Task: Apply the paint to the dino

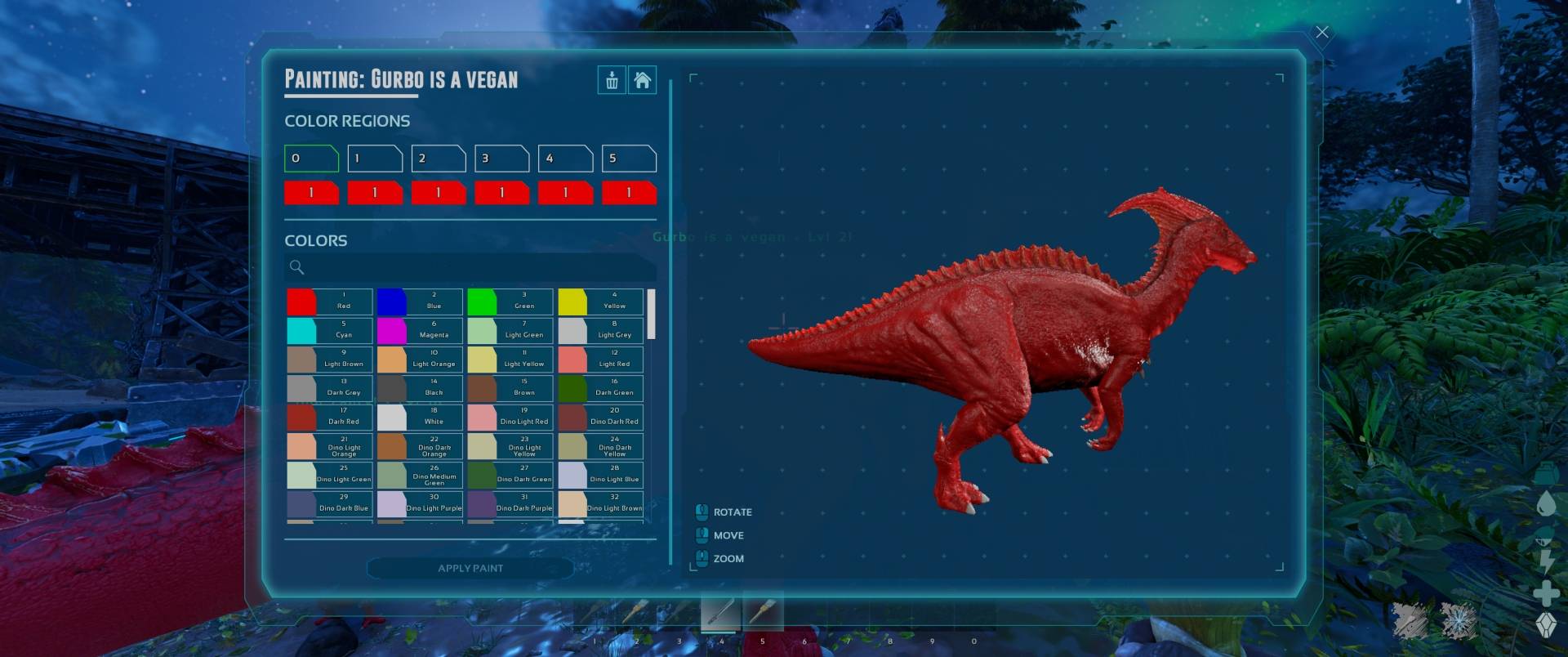Action: click(x=470, y=568)
